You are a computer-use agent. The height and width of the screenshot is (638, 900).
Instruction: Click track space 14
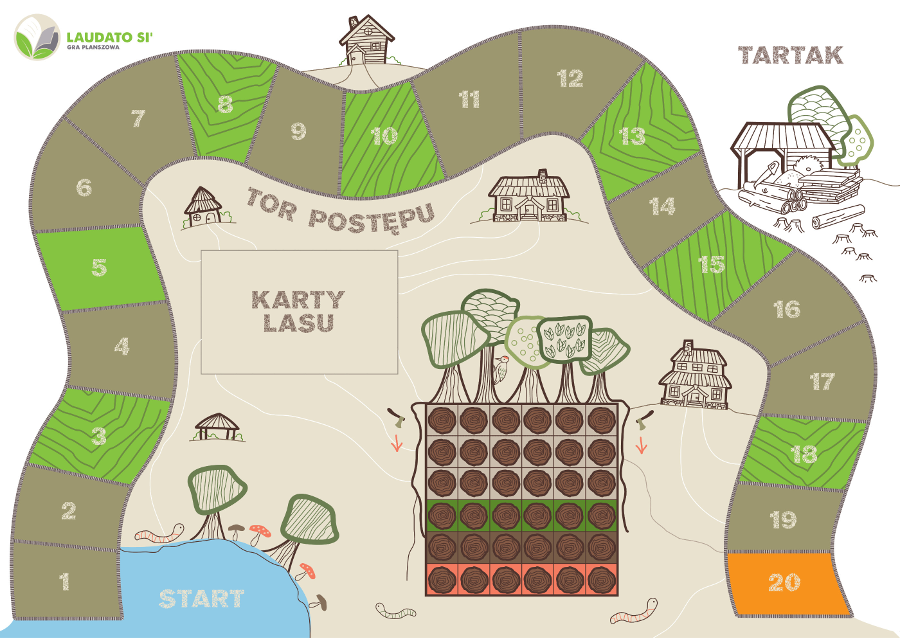pyautogui.click(x=662, y=207)
